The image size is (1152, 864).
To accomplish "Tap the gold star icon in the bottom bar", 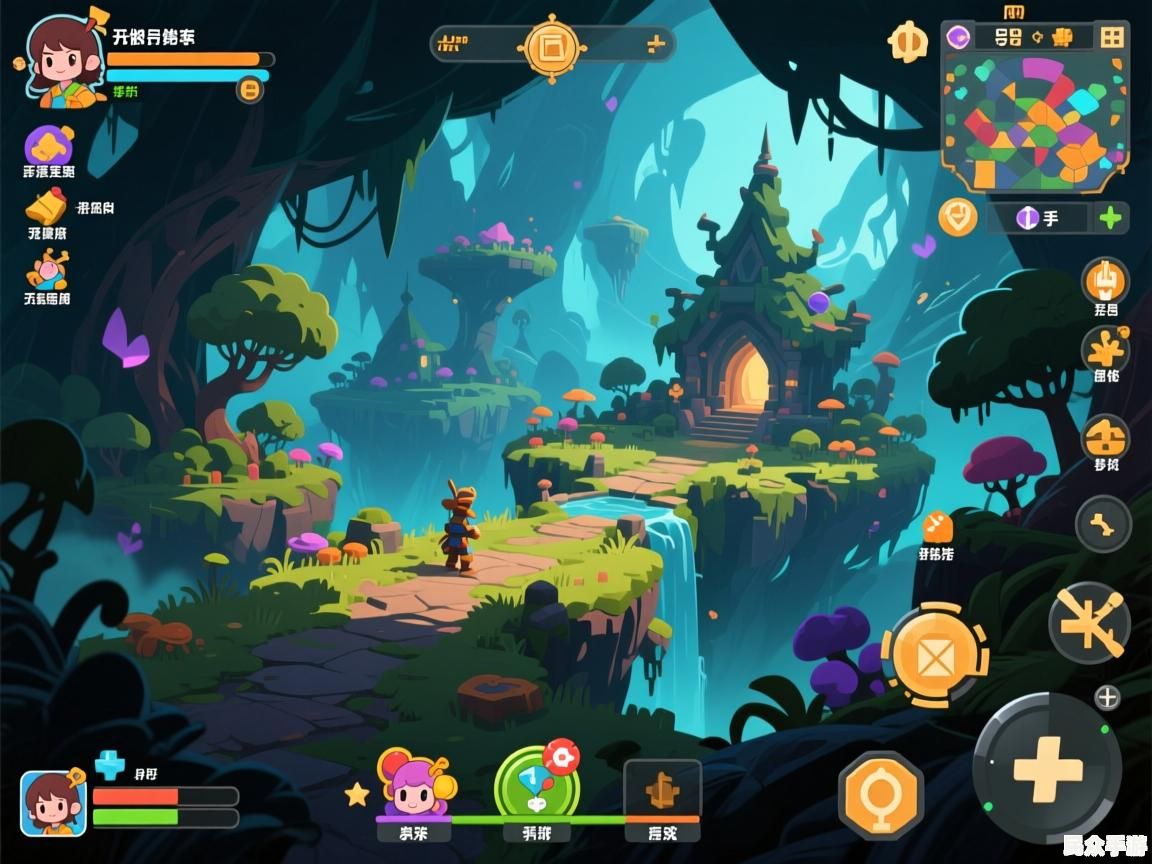I will tap(357, 795).
